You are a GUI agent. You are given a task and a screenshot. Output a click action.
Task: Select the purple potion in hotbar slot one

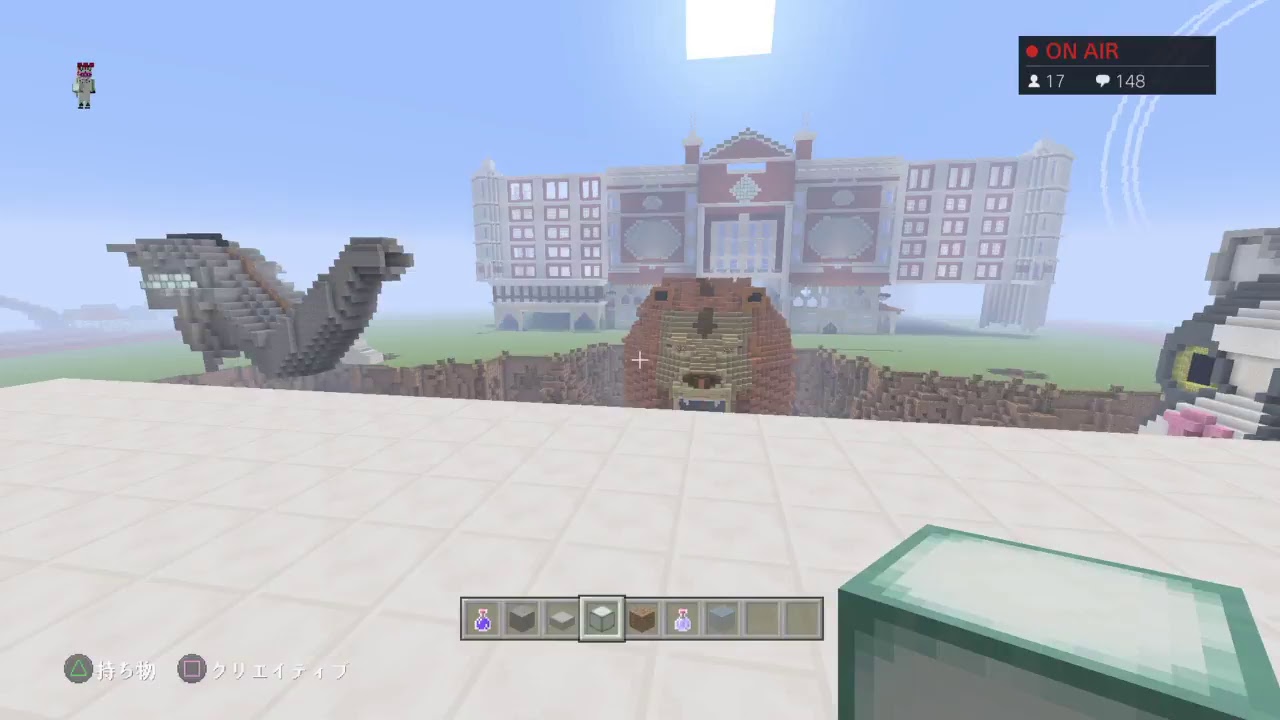pyautogui.click(x=483, y=618)
